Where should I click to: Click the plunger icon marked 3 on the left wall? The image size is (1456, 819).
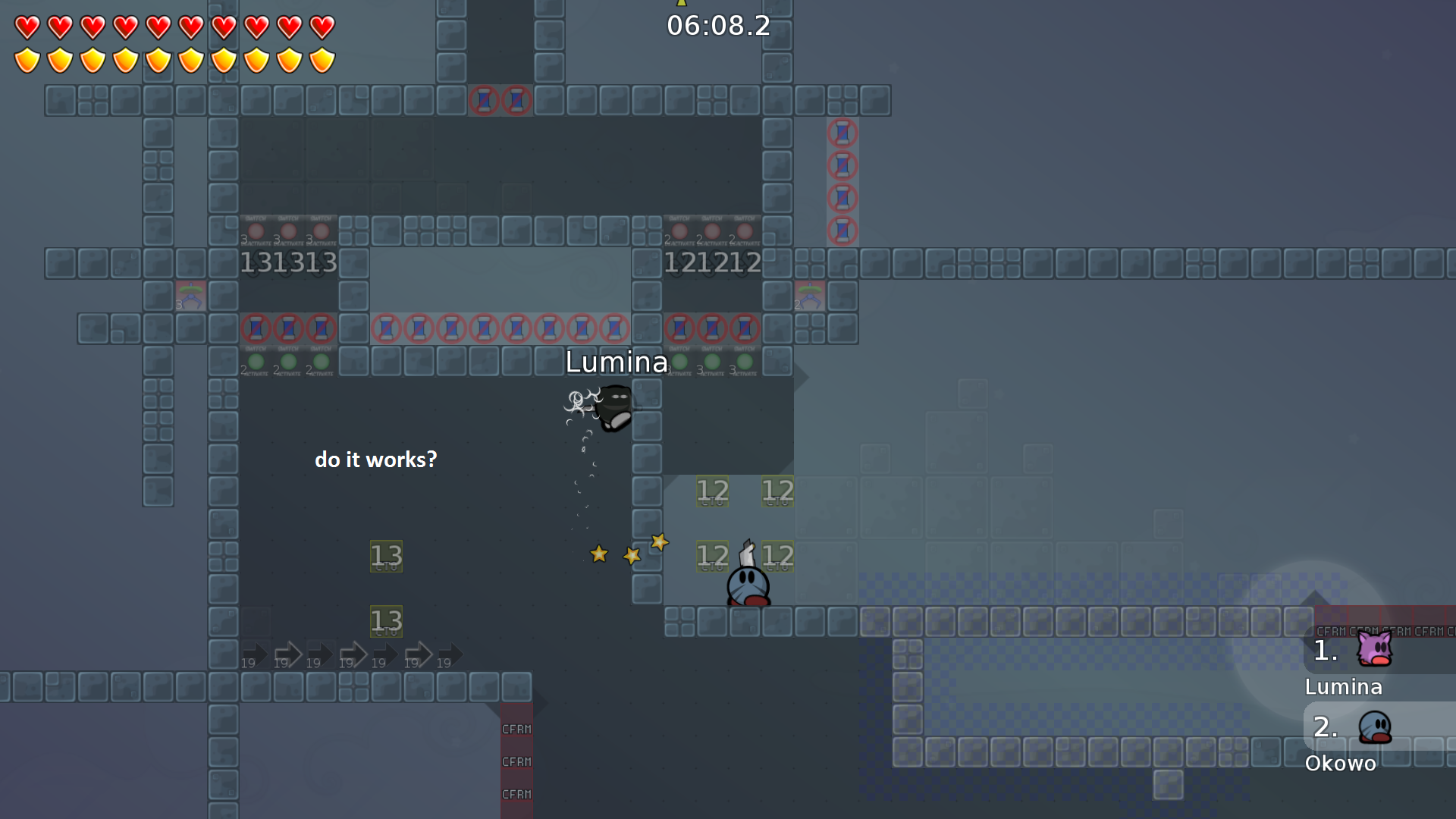tap(190, 296)
